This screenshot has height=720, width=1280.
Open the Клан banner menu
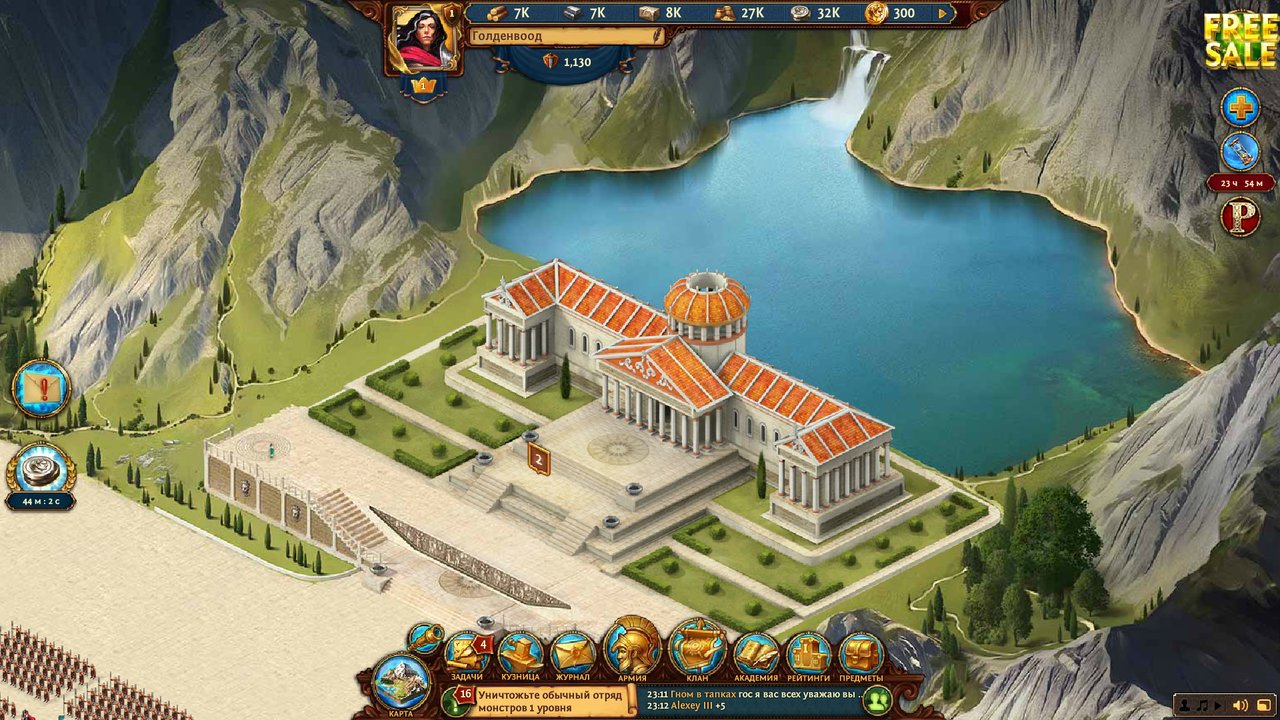(x=697, y=648)
